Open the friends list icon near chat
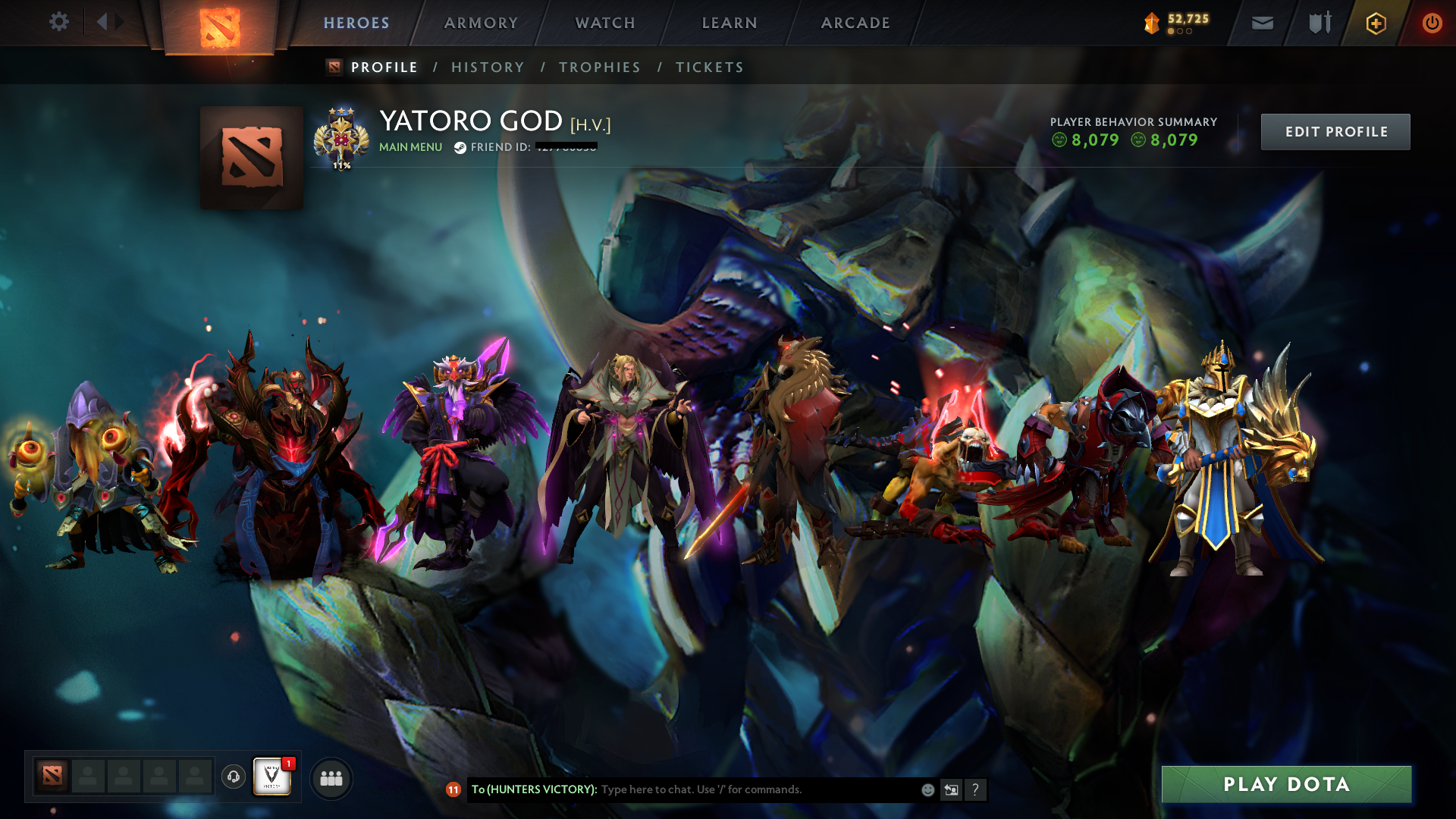 click(331, 777)
